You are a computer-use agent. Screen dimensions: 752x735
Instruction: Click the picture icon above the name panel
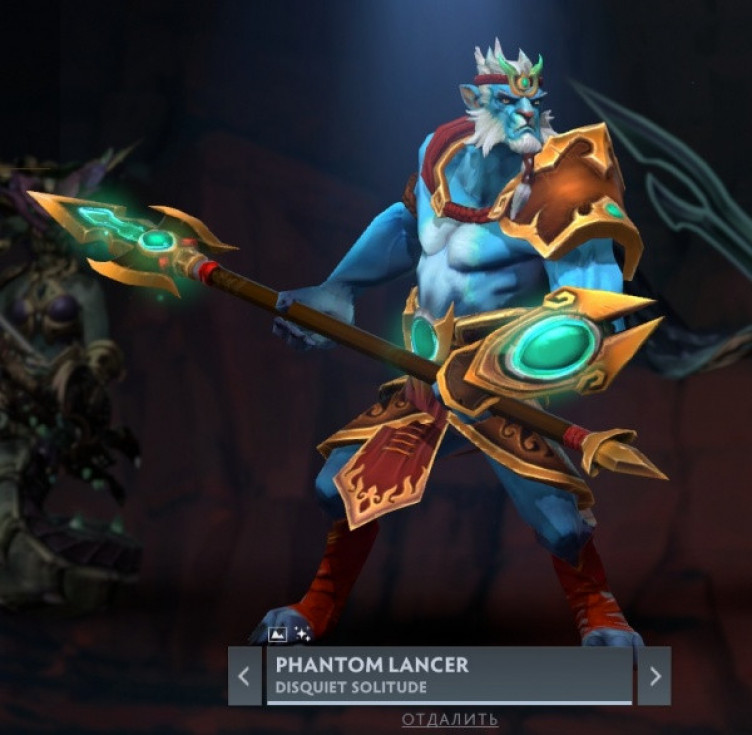(x=278, y=634)
